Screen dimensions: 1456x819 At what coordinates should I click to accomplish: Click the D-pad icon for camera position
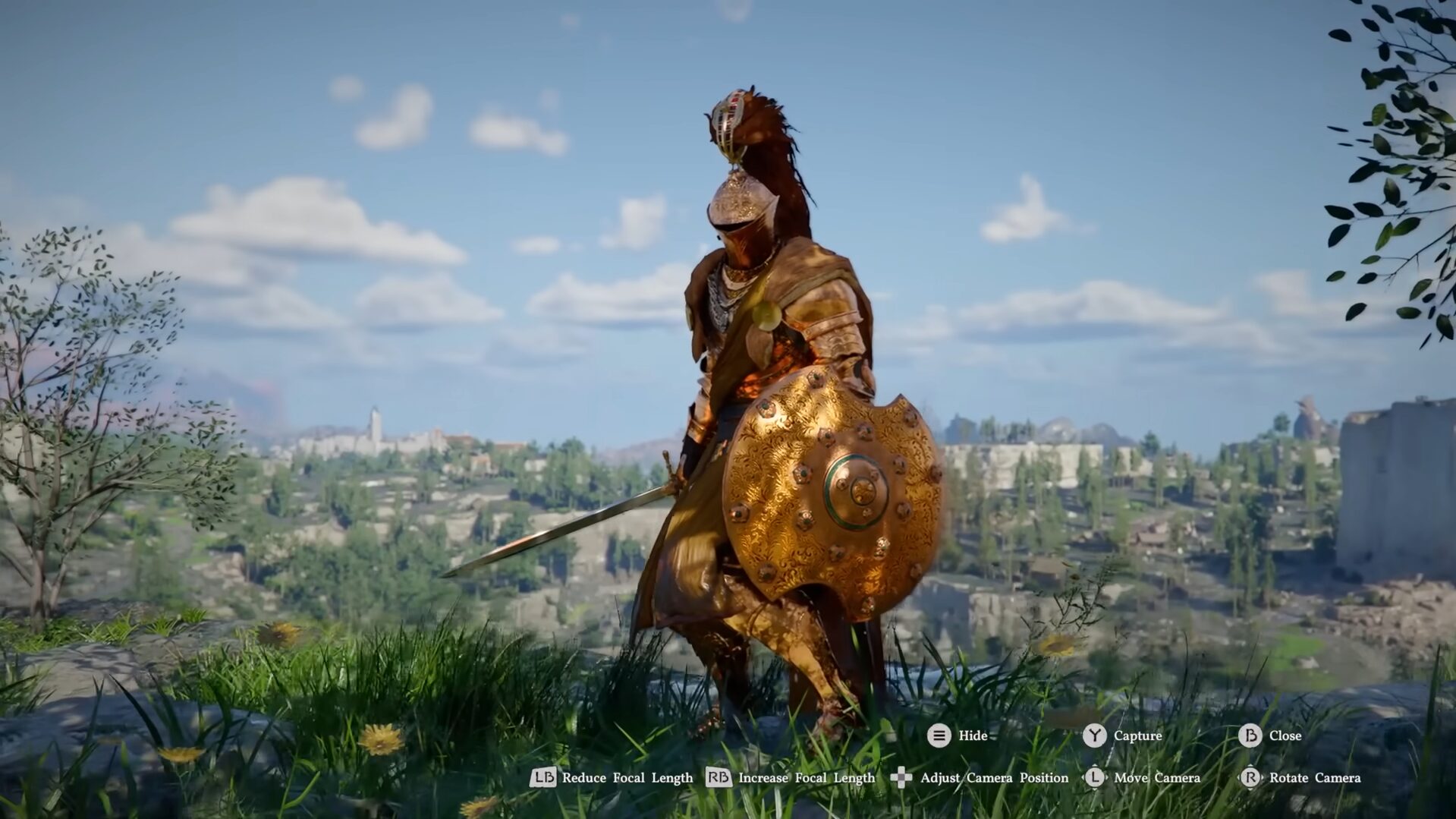coord(900,778)
